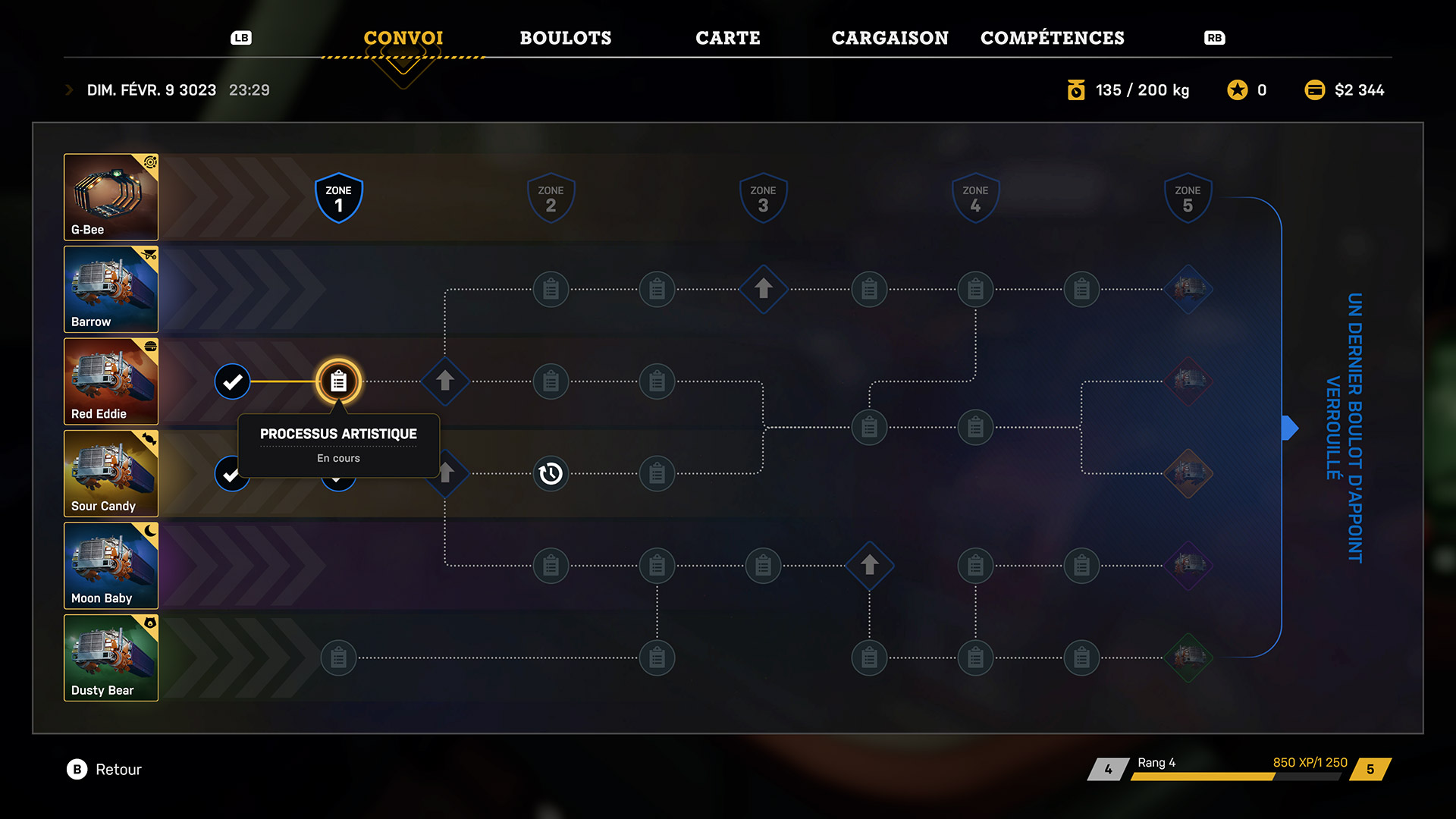Image resolution: width=1456 pixels, height=819 pixels.
Task: Choose the G-Bee truck portrait
Action: 111,197
